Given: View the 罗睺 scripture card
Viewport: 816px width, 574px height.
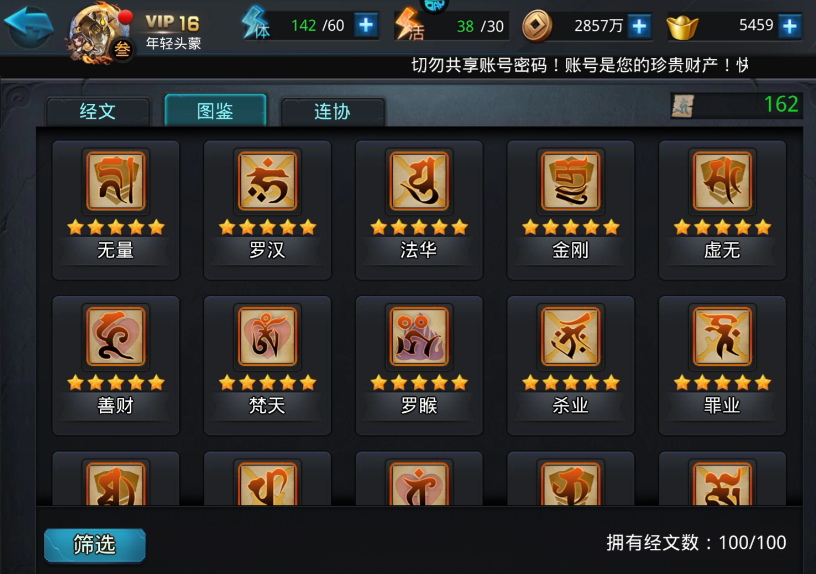Looking at the screenshot, I should click(419, 364).
